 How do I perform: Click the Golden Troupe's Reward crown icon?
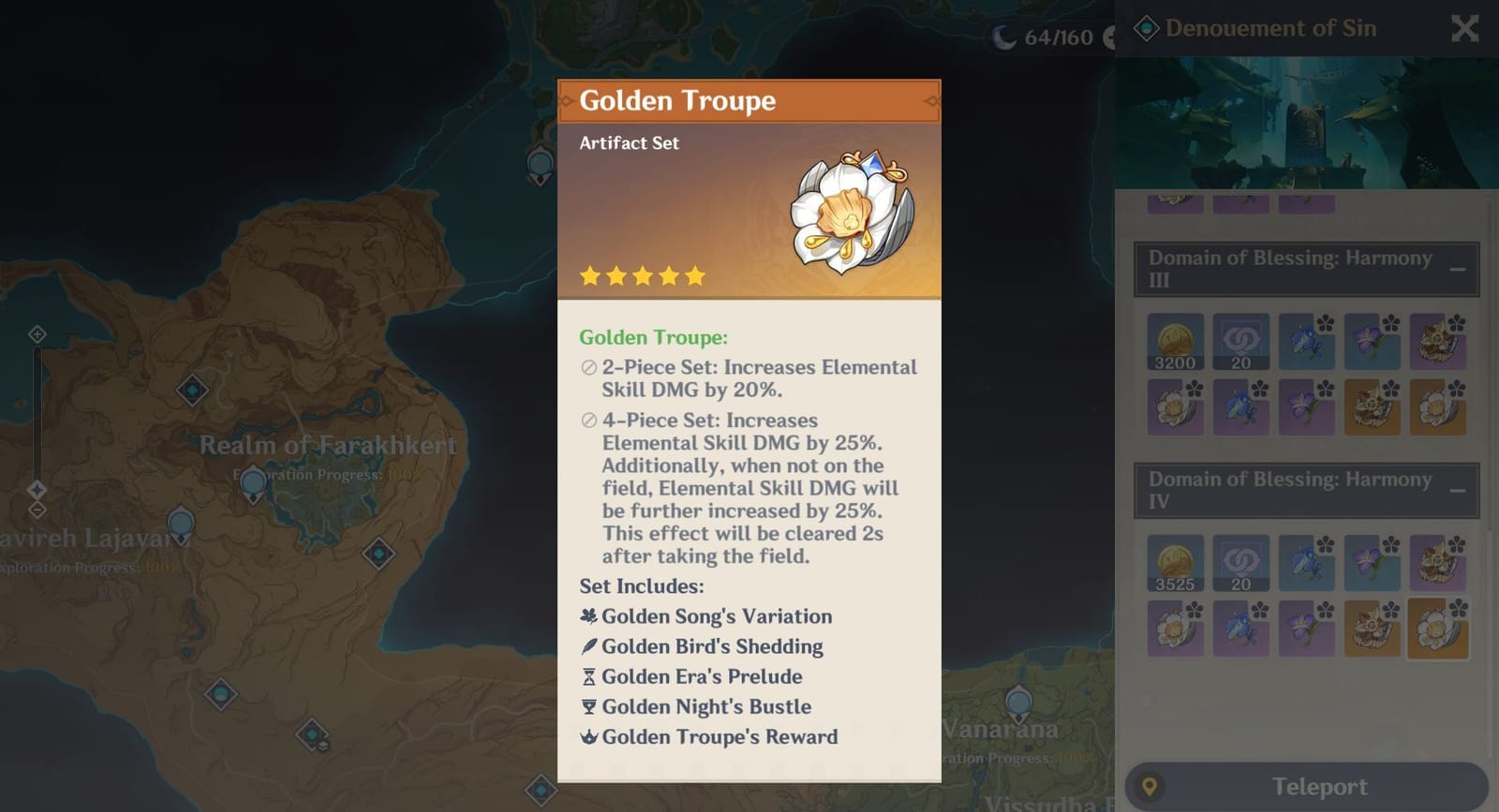[588, 737]
